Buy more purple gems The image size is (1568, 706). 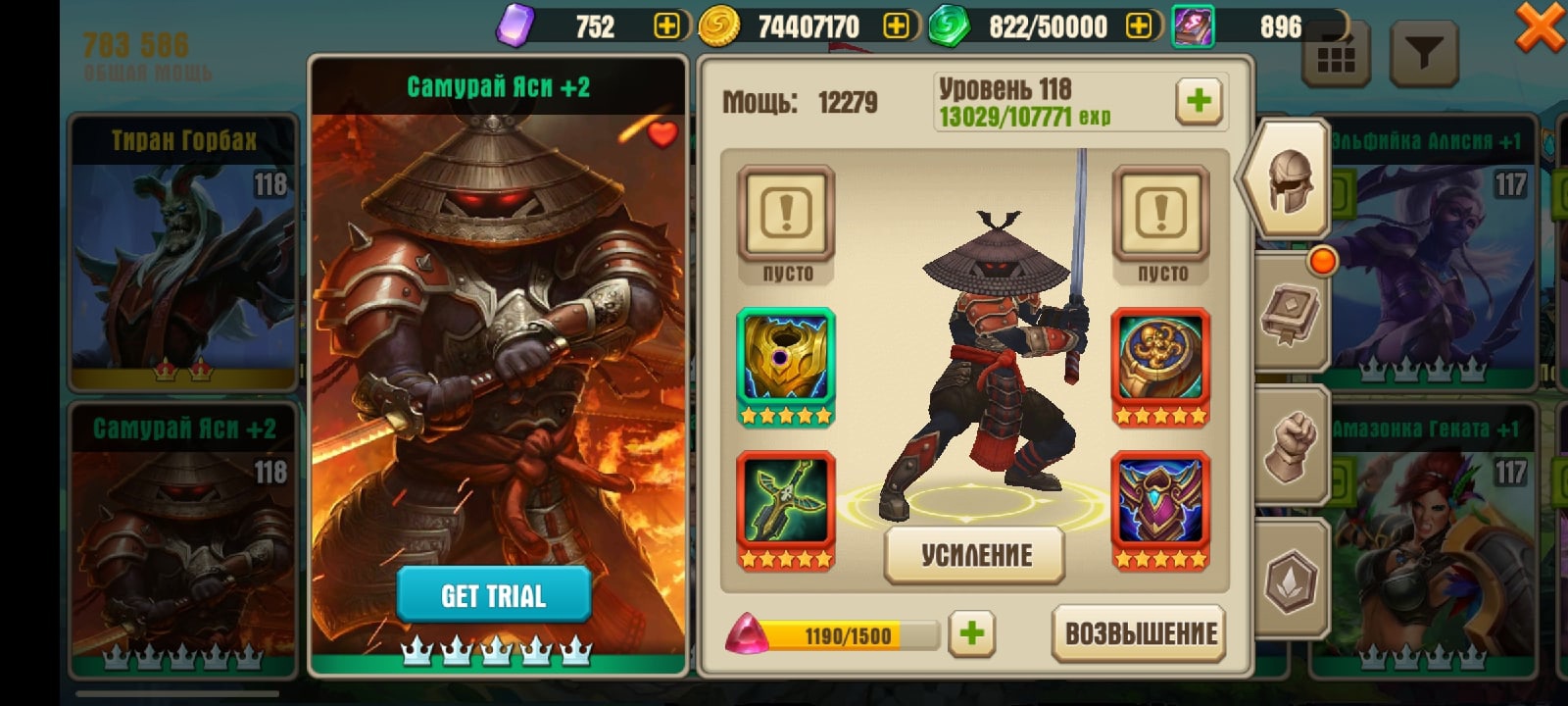tap(666, 26)
